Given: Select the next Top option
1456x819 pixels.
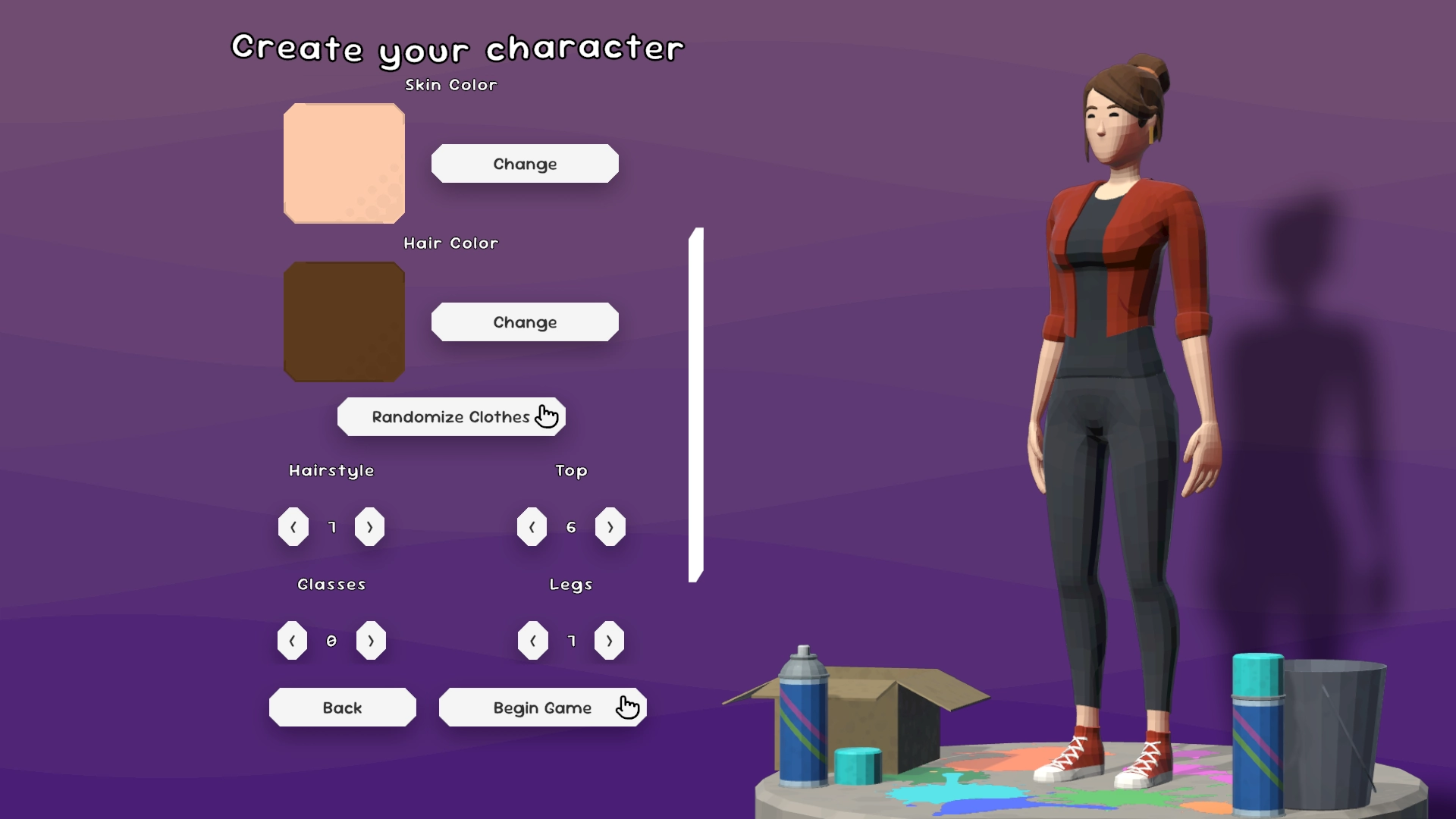Looking at the screenshot, I should [x=610, y=527].
